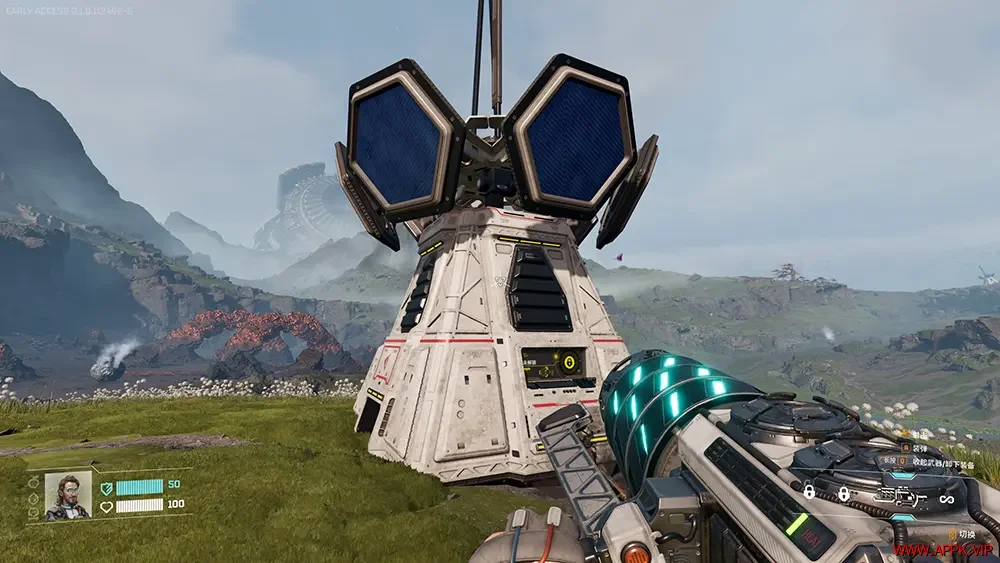
Task: Click the player character portrait
Action: coord(68,496)
